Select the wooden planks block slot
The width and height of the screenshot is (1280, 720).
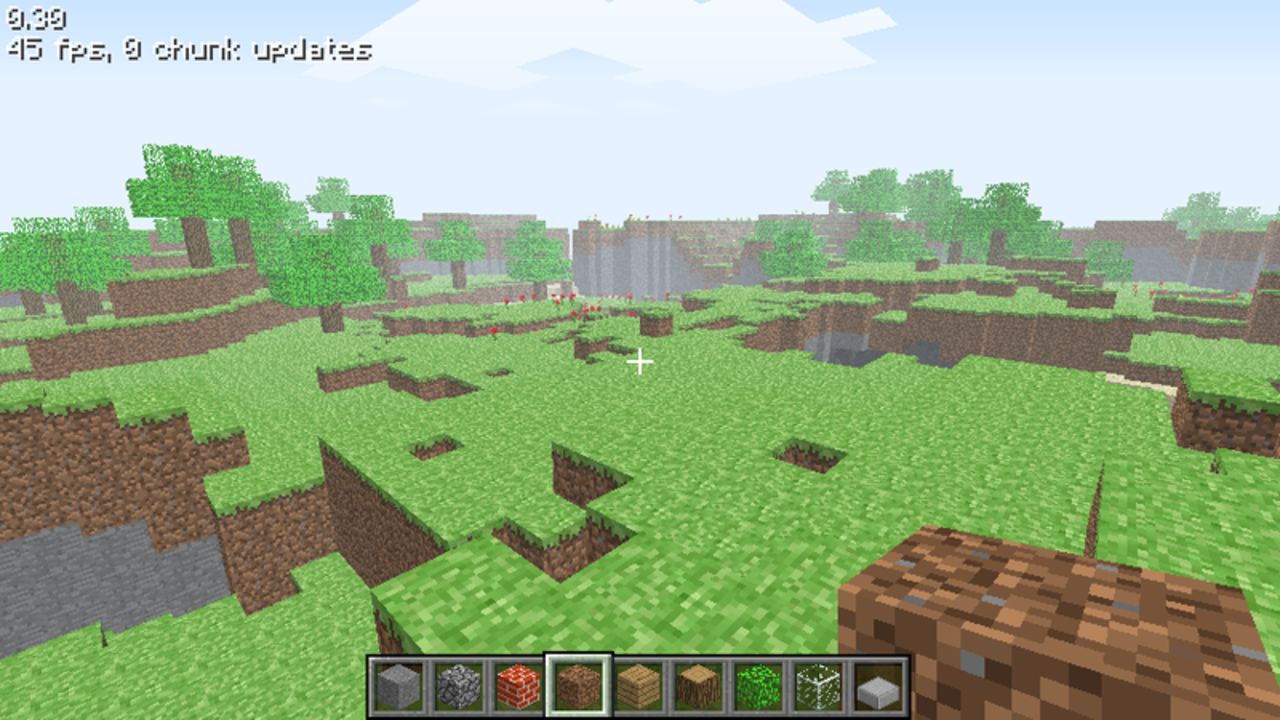tap(638, 688)
